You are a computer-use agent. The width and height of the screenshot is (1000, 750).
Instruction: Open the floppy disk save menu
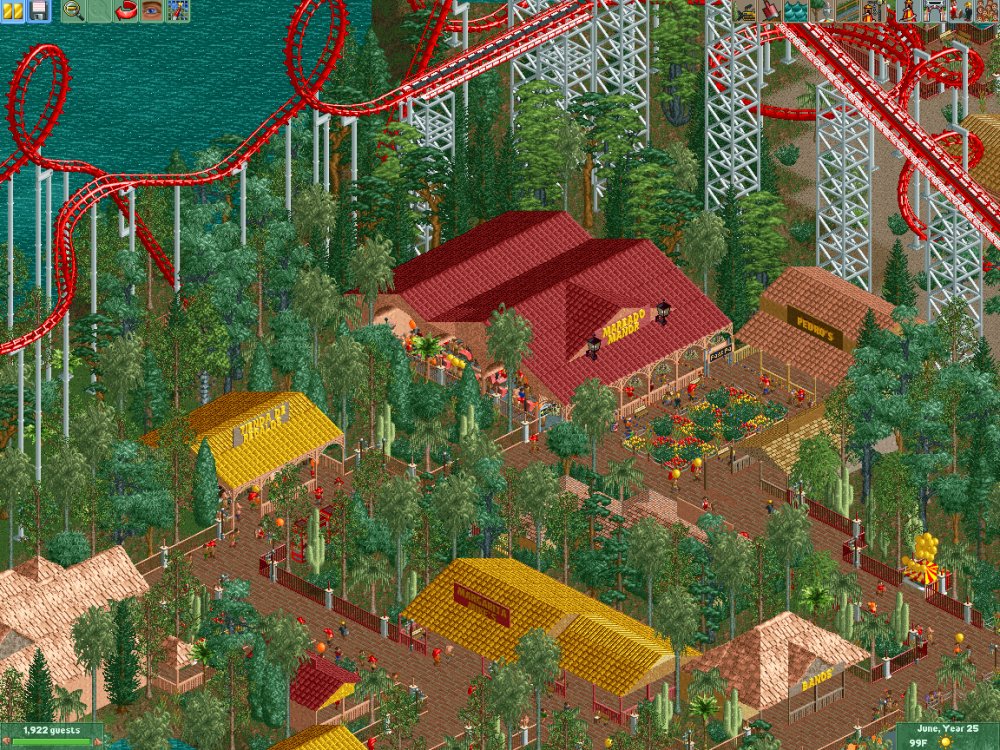click(39, 11)
